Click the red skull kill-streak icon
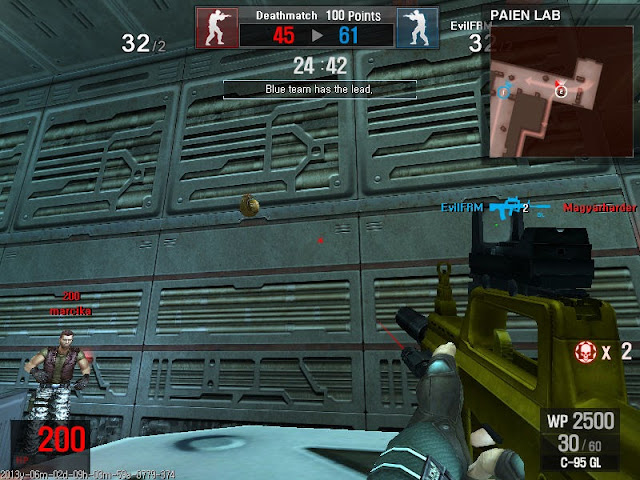Screen dimensions: 640x480 tap(589, 351)
